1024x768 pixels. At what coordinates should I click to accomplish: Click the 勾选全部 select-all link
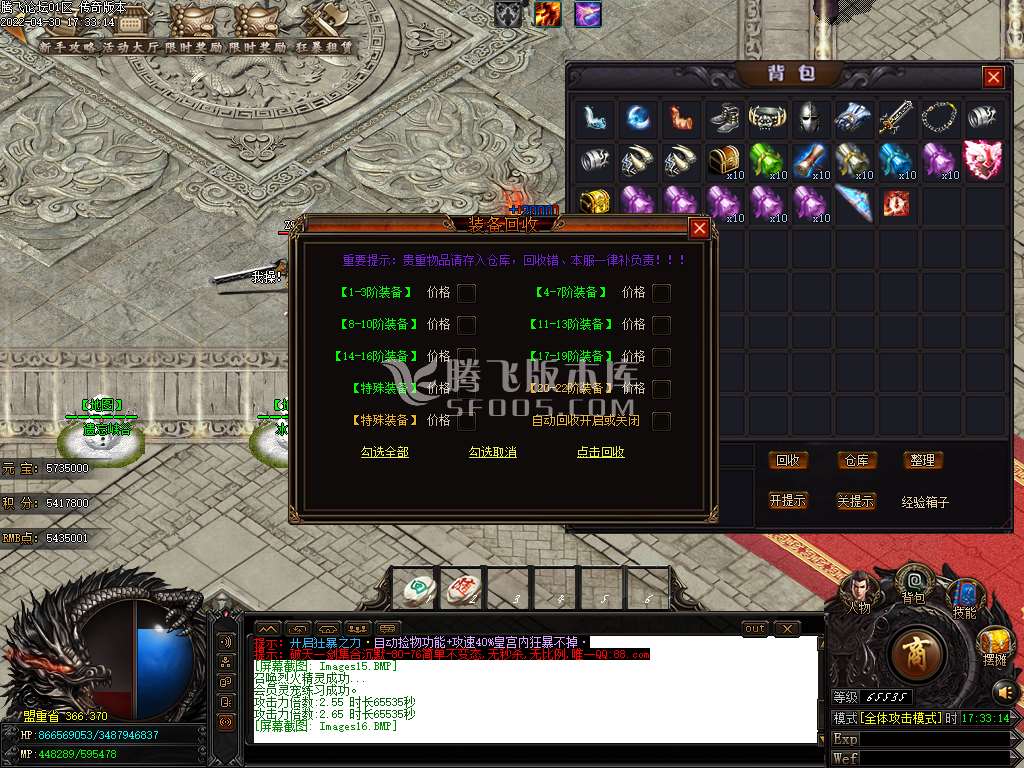click(x=385, y=452)
